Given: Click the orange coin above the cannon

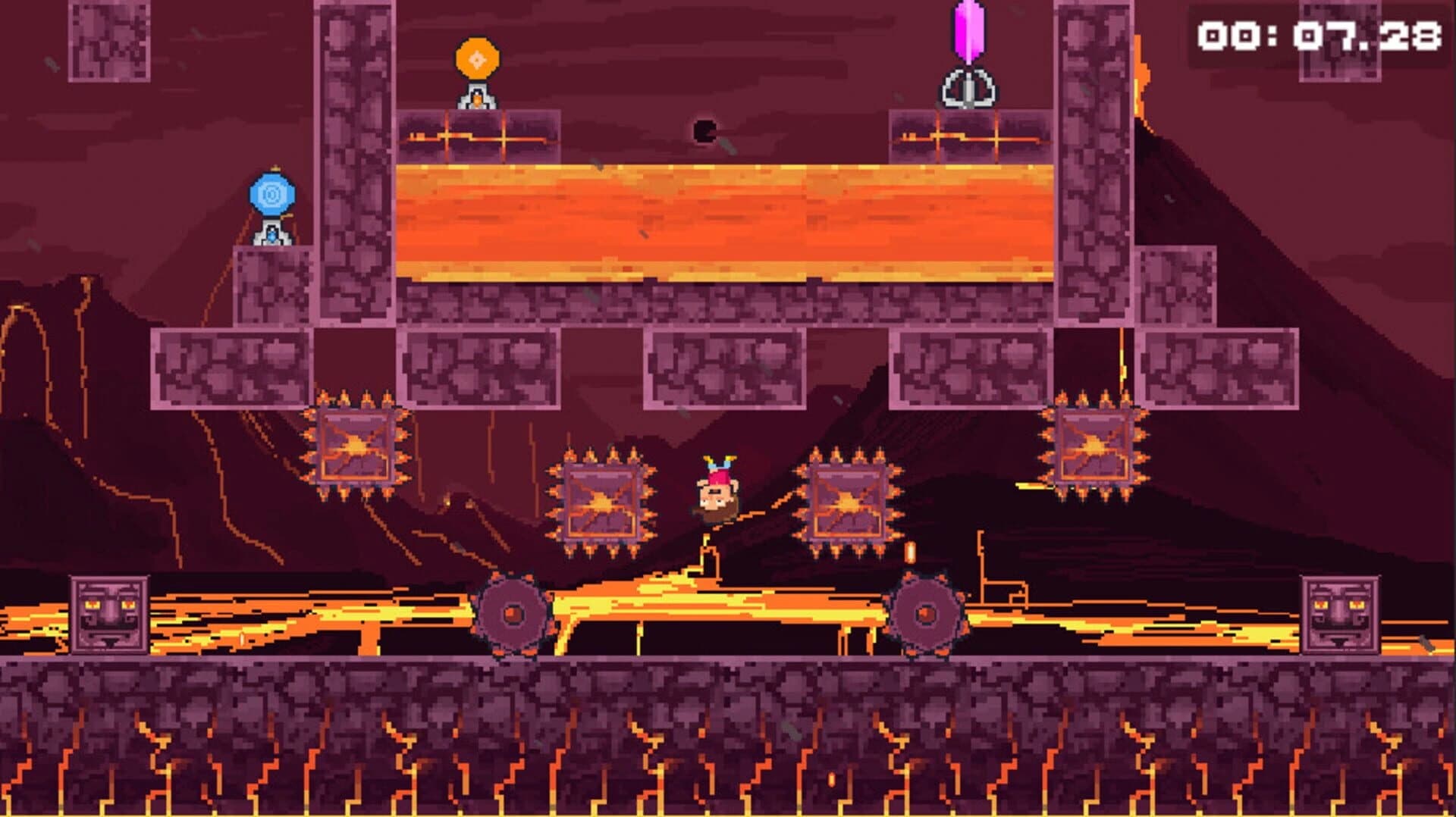Looking at the screenshot, I should (475, 58).
